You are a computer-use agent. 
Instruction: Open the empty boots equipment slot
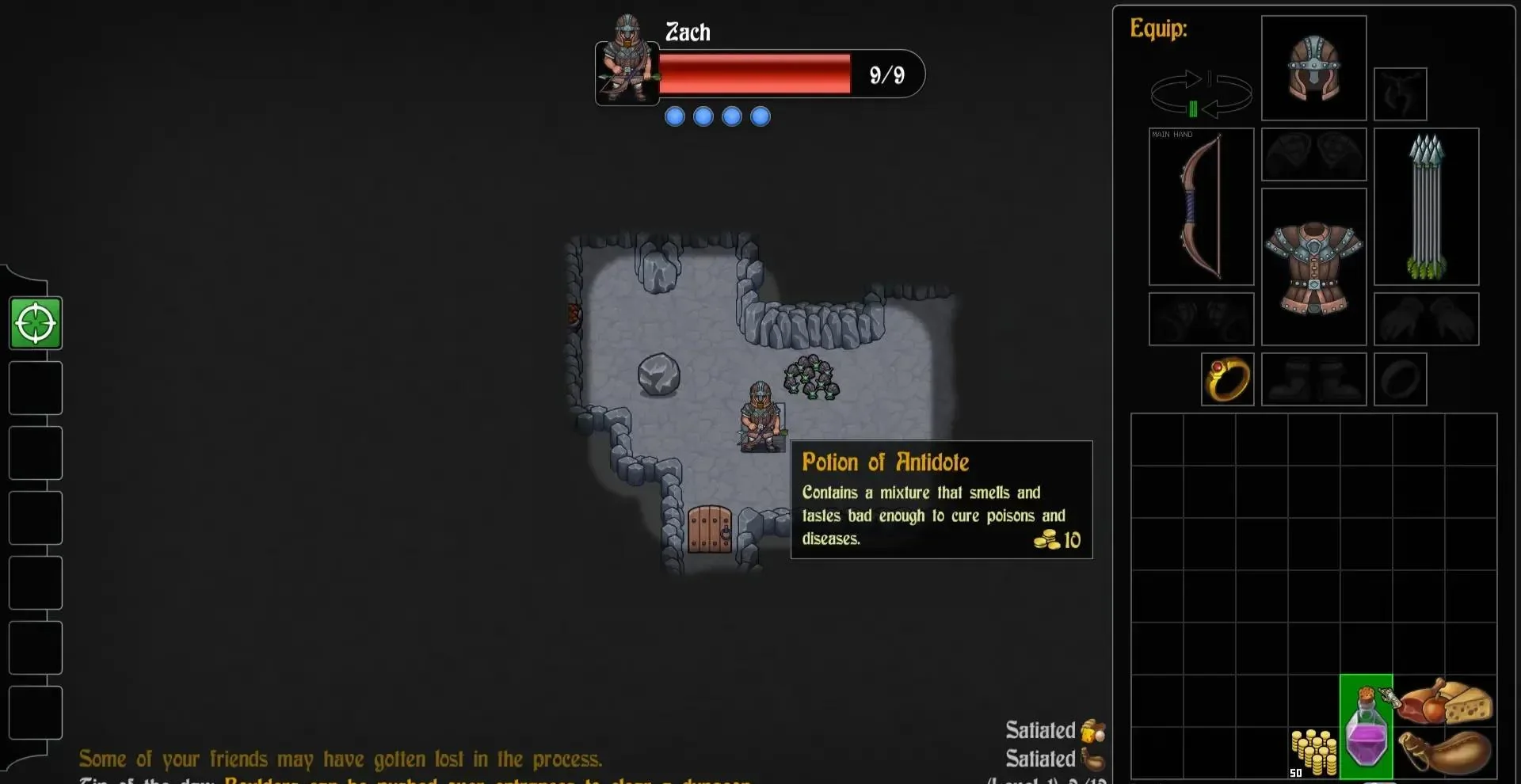point(1313,379)
